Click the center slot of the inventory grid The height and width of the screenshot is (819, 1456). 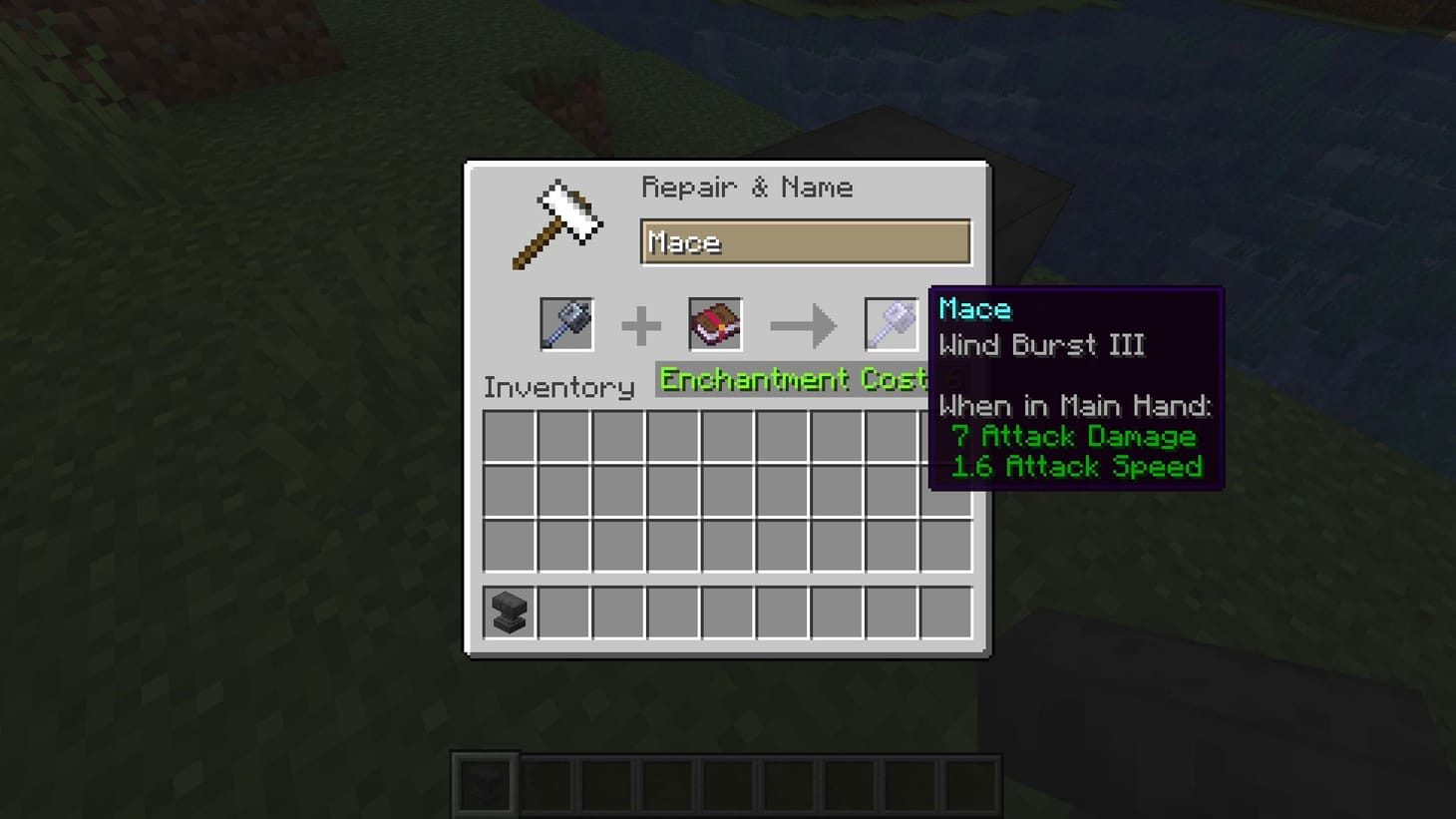tap(726, 491)
